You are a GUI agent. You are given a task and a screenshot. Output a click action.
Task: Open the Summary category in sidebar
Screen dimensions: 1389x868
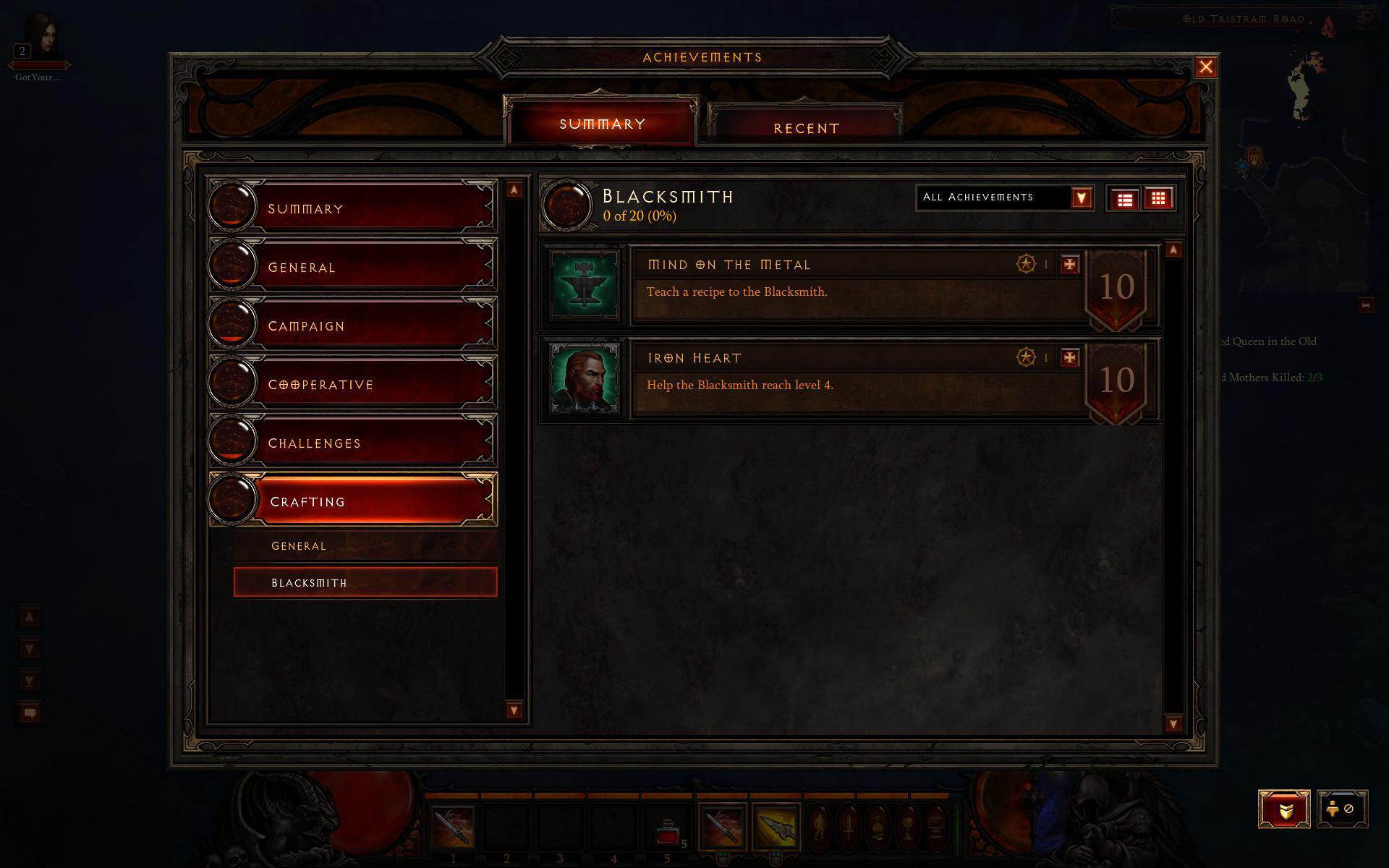tap(352, 208)
